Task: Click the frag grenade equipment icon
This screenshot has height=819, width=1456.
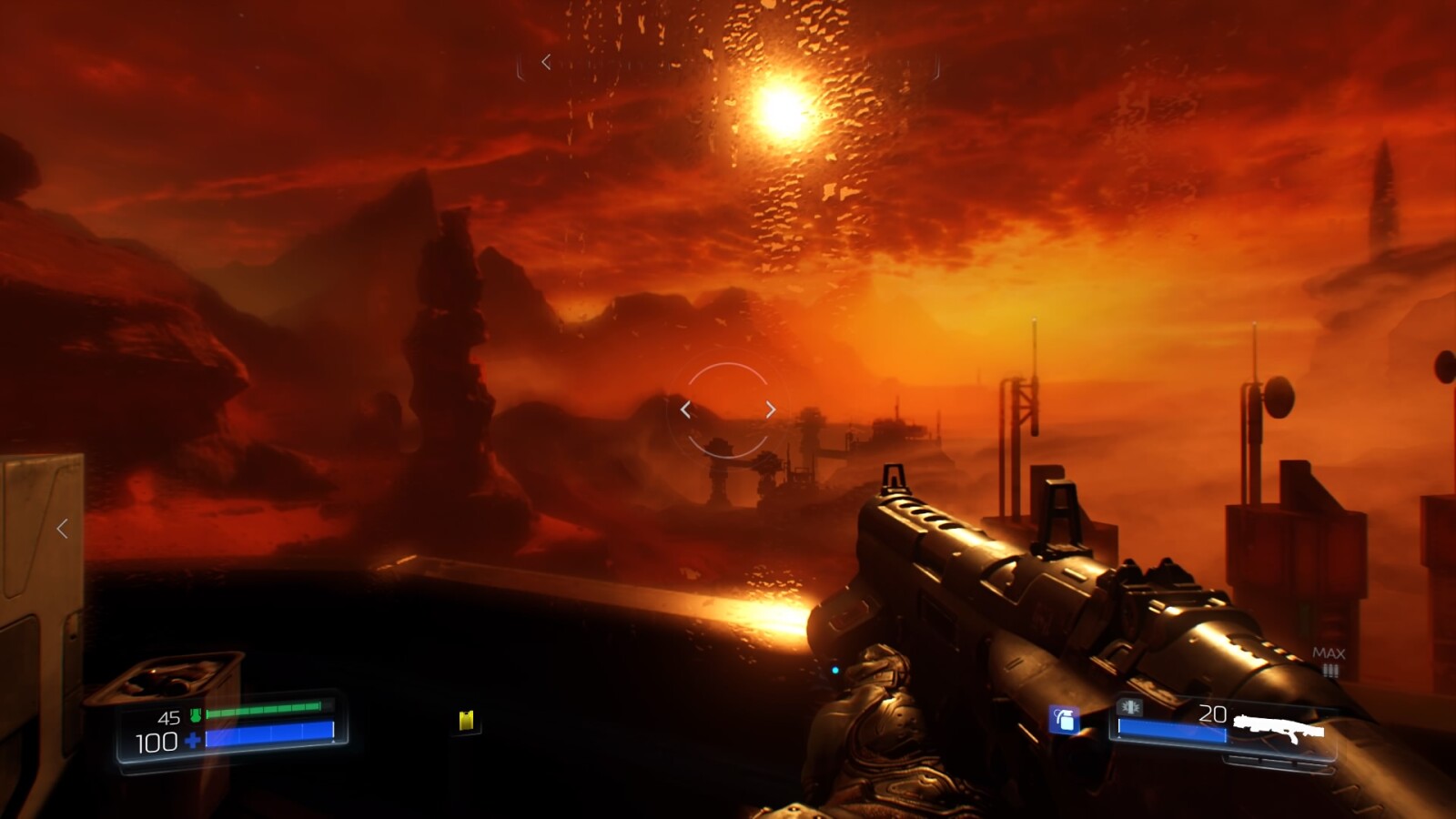Action: pyautogui.click(x=1064, y=720)
